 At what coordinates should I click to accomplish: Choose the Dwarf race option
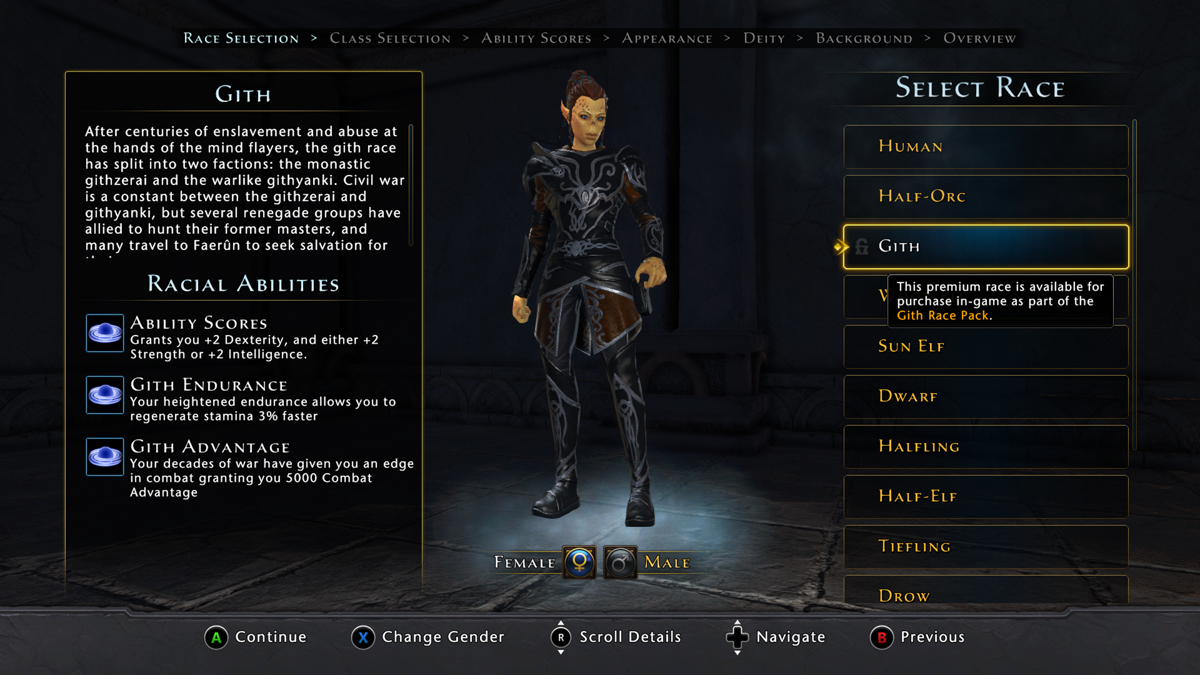click(x=985, y=397)
